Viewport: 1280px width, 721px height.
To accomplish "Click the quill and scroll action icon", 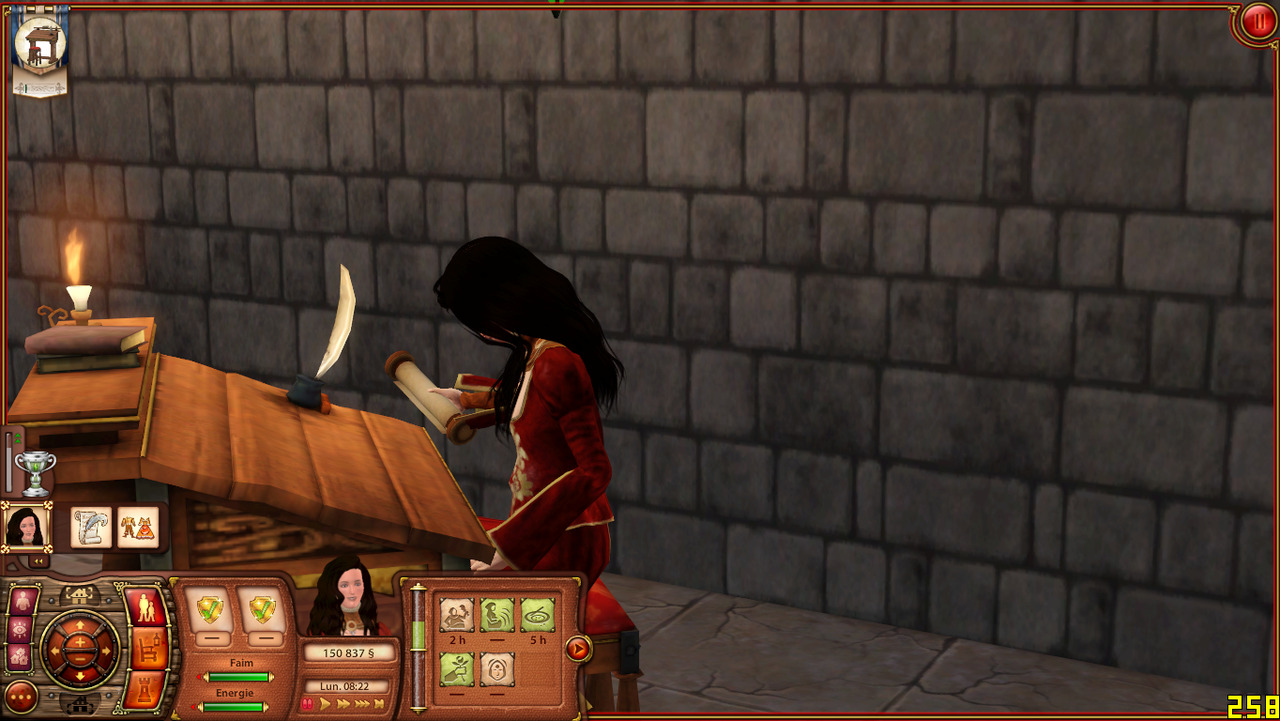I will [91, 527].
